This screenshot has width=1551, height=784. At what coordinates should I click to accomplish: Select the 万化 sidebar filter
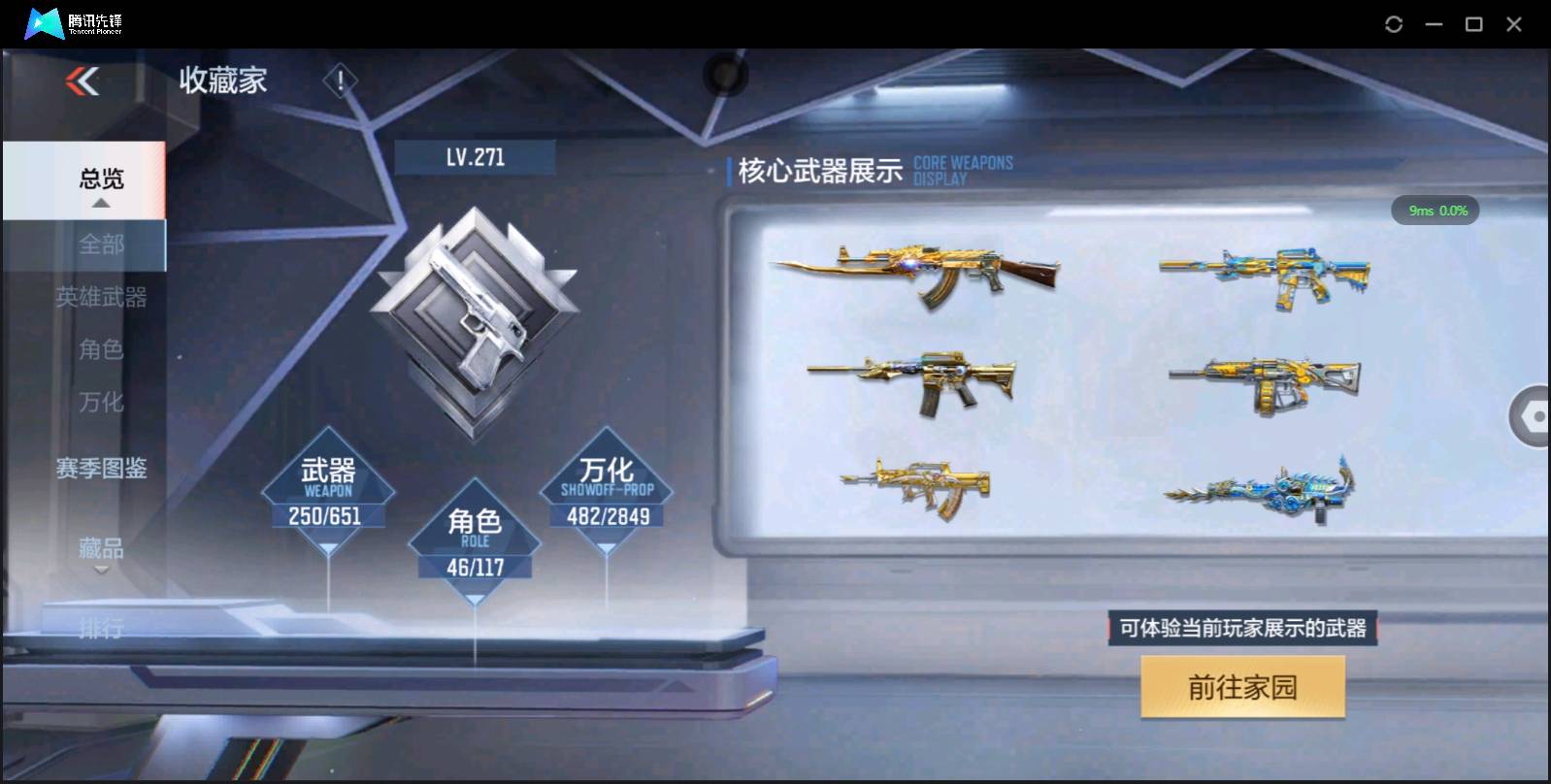click(101, 402)
